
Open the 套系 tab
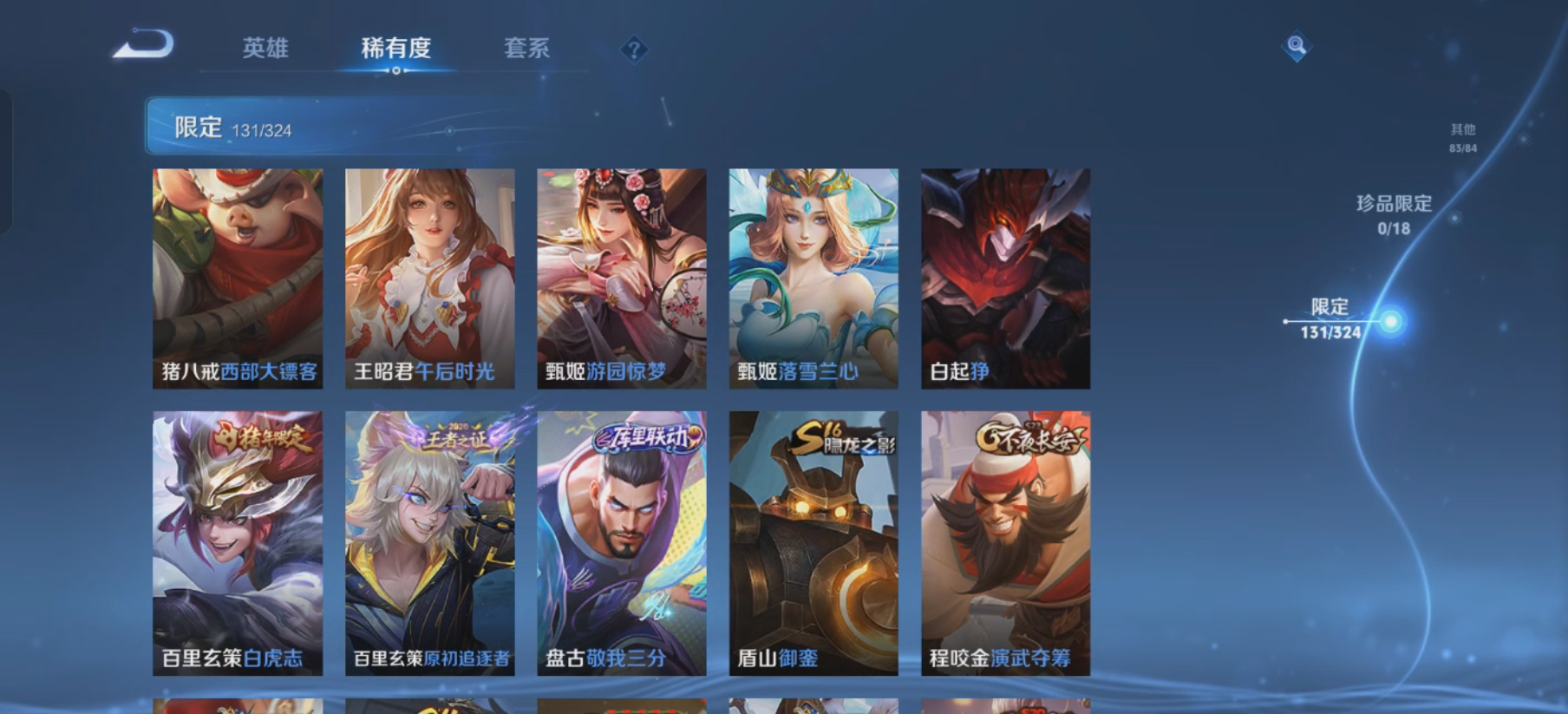pos(526,49)
